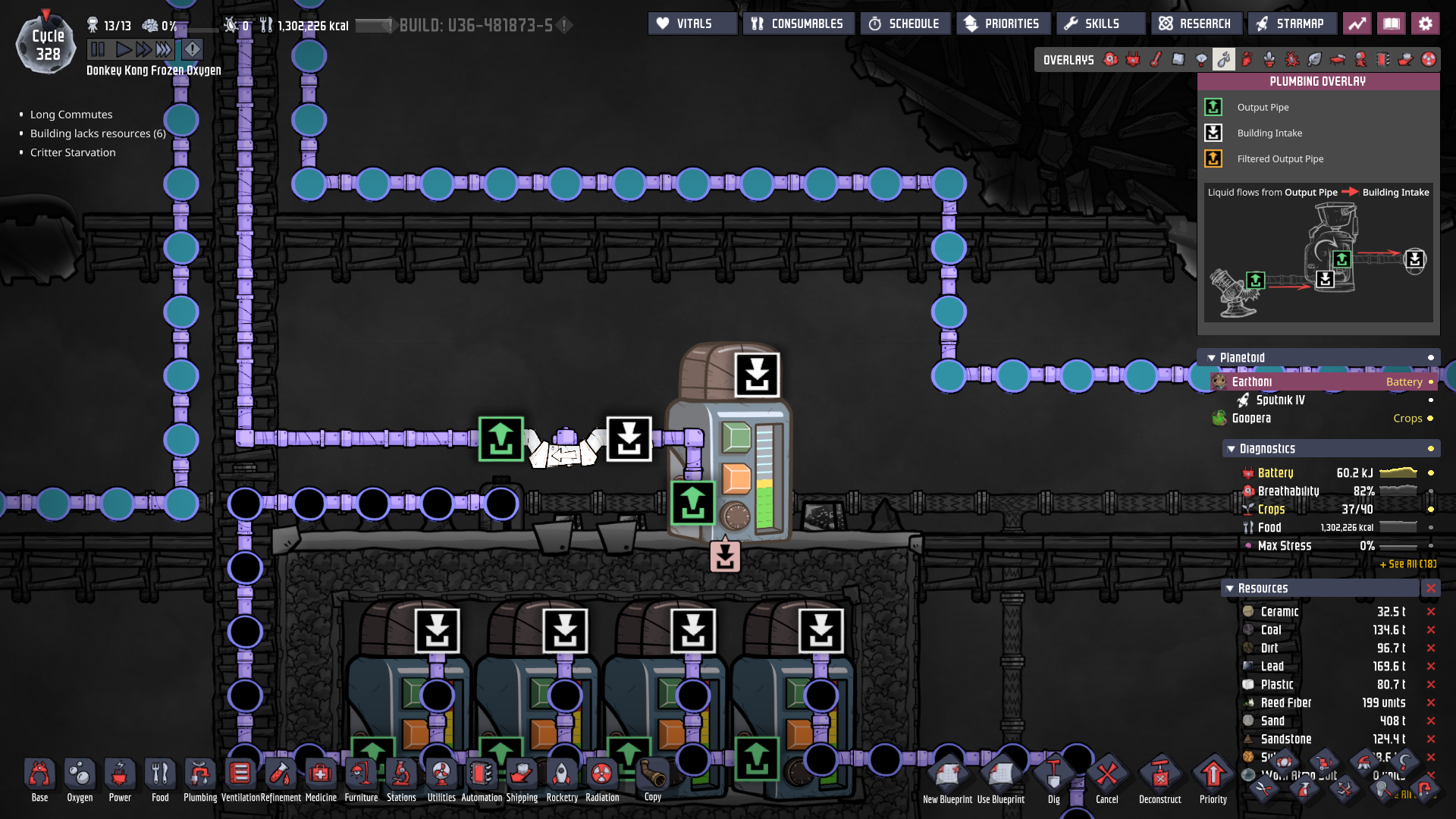Switch to the Starmap view
Screen dimensions: 1456x819
(x=1292, y=23)
